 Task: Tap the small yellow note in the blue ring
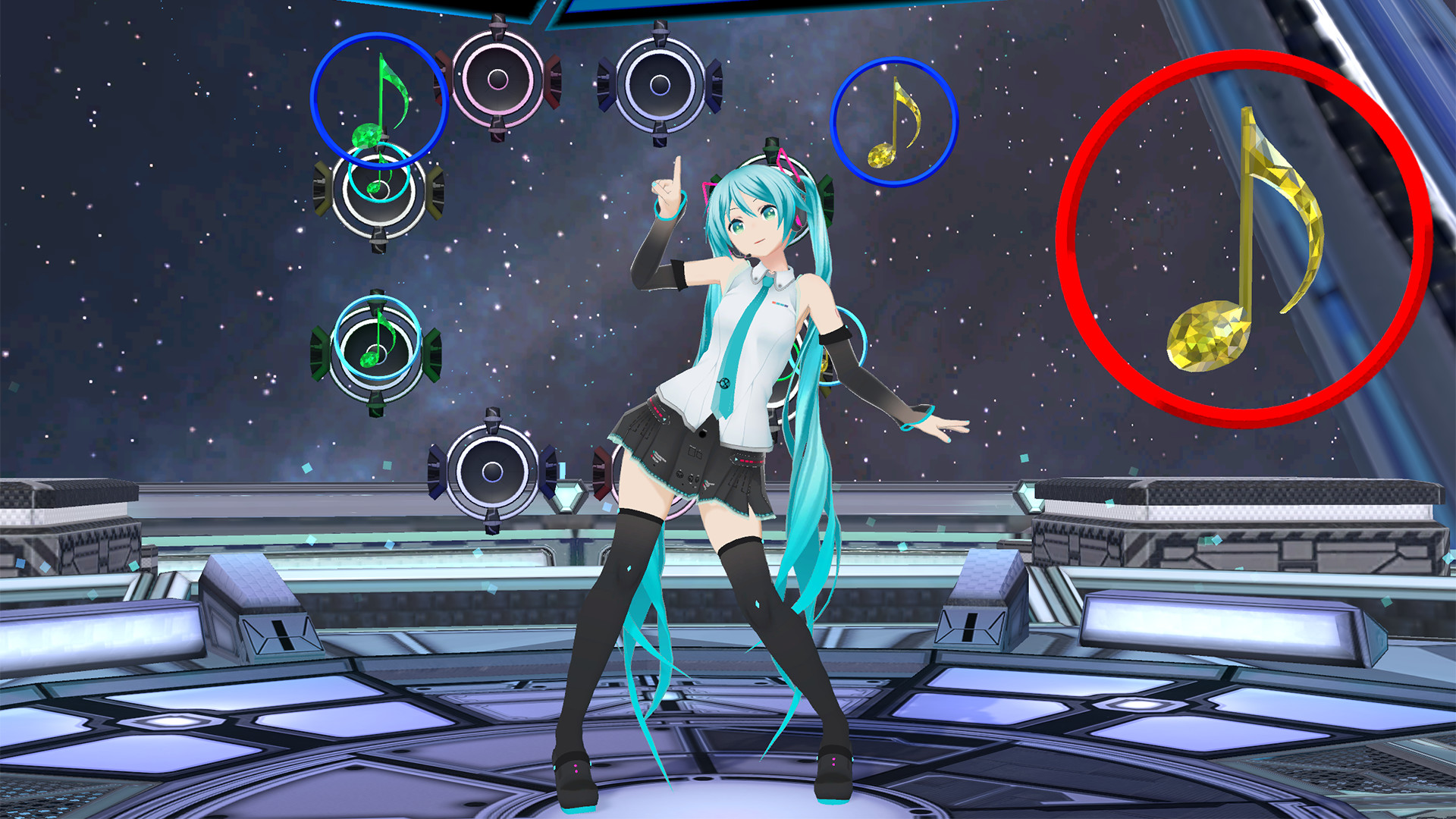coord(896,121)
